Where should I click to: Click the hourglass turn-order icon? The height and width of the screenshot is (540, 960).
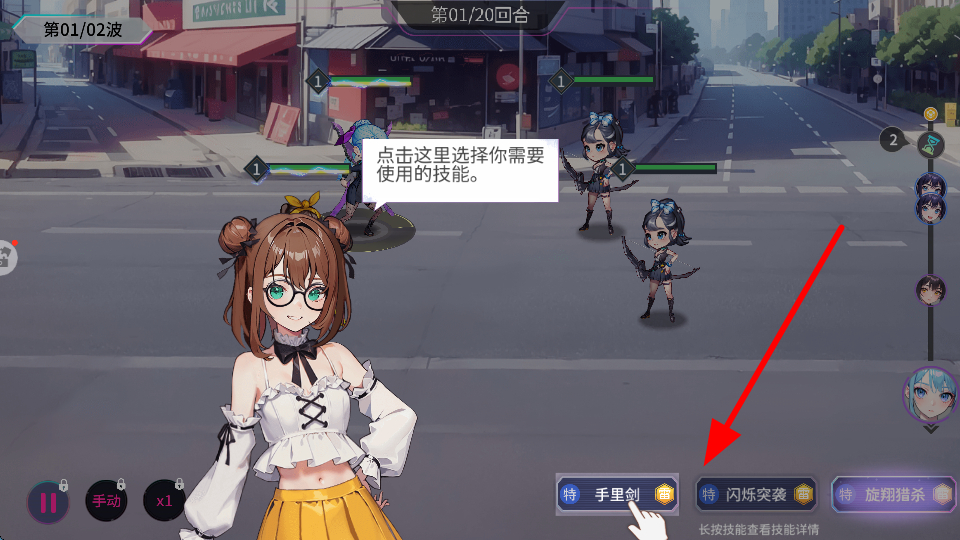[x=932, y=143]
